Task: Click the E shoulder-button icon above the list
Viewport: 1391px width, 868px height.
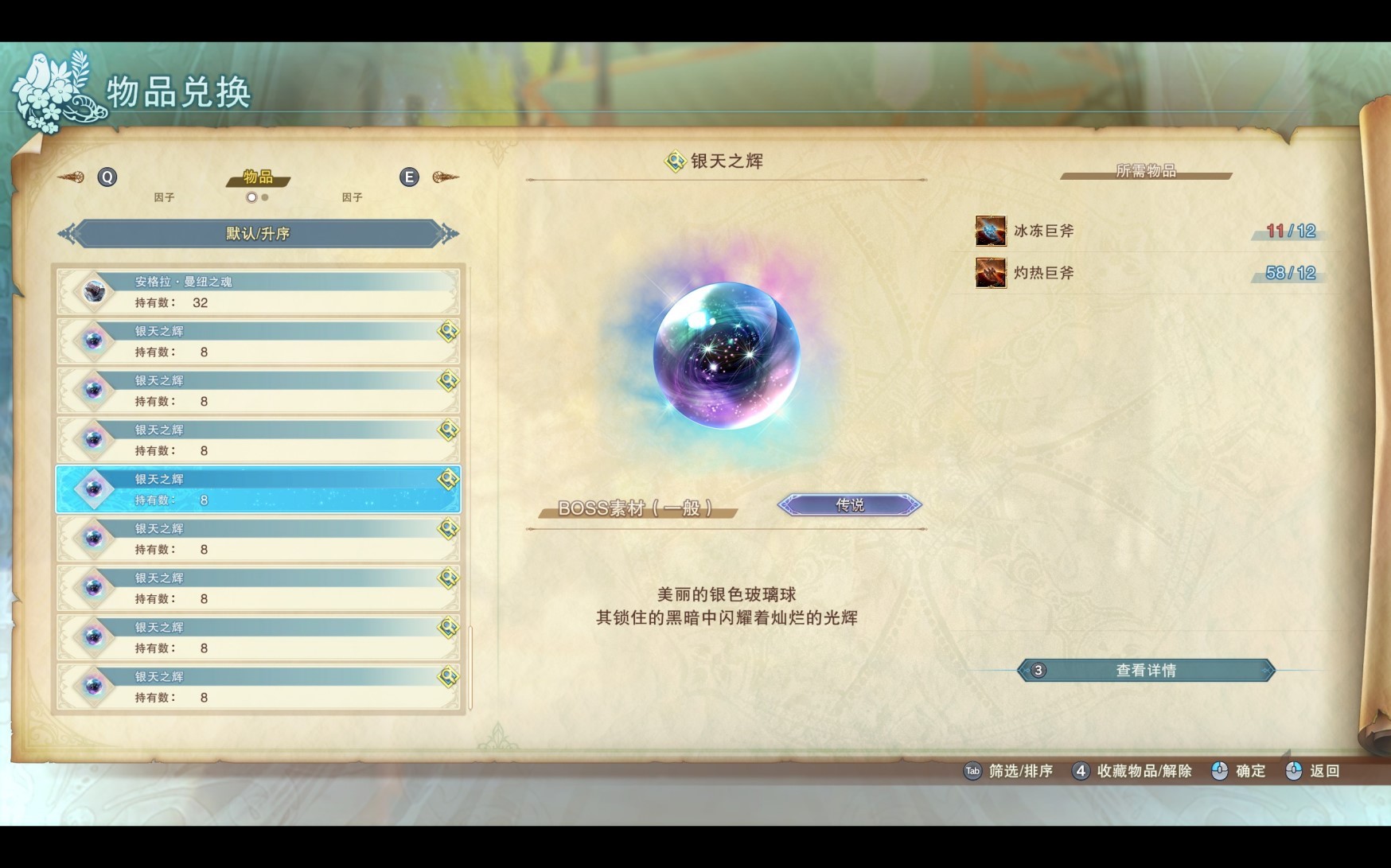Action: click(410, 177)
